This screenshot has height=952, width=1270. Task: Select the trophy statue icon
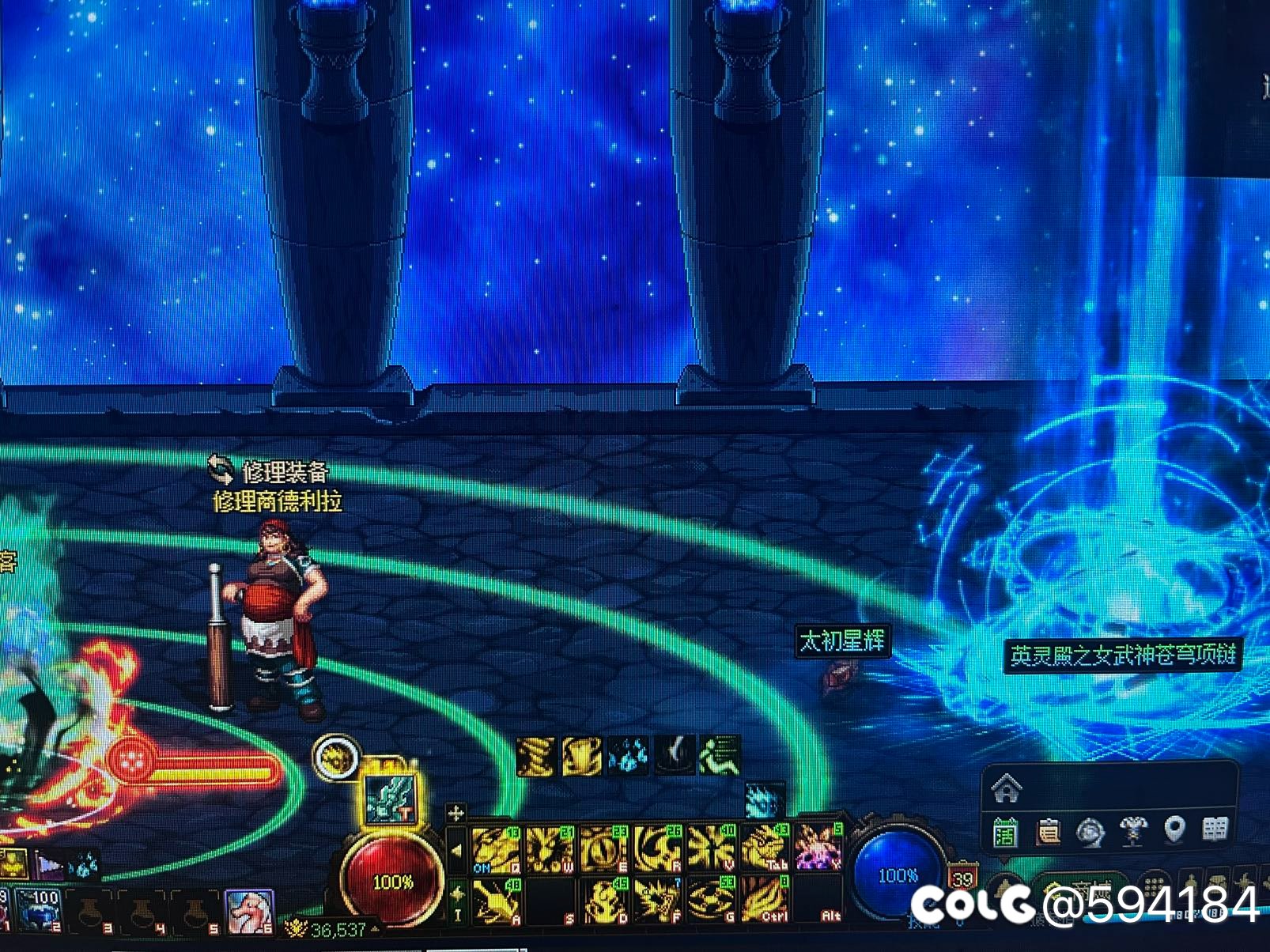[x=1133, y=830]
